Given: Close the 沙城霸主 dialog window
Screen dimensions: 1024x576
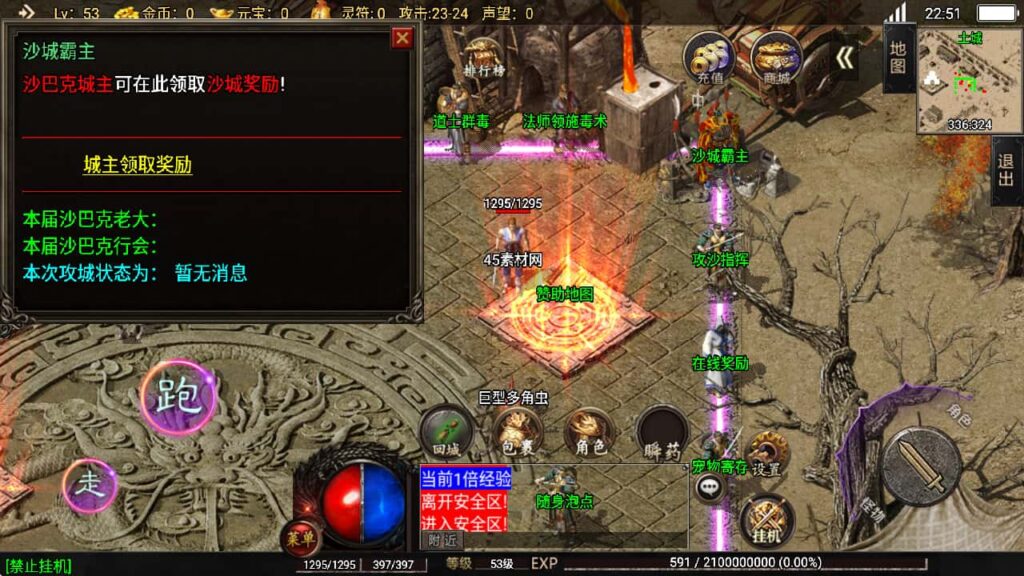Looking at the screenshot, I should point(402,38).
